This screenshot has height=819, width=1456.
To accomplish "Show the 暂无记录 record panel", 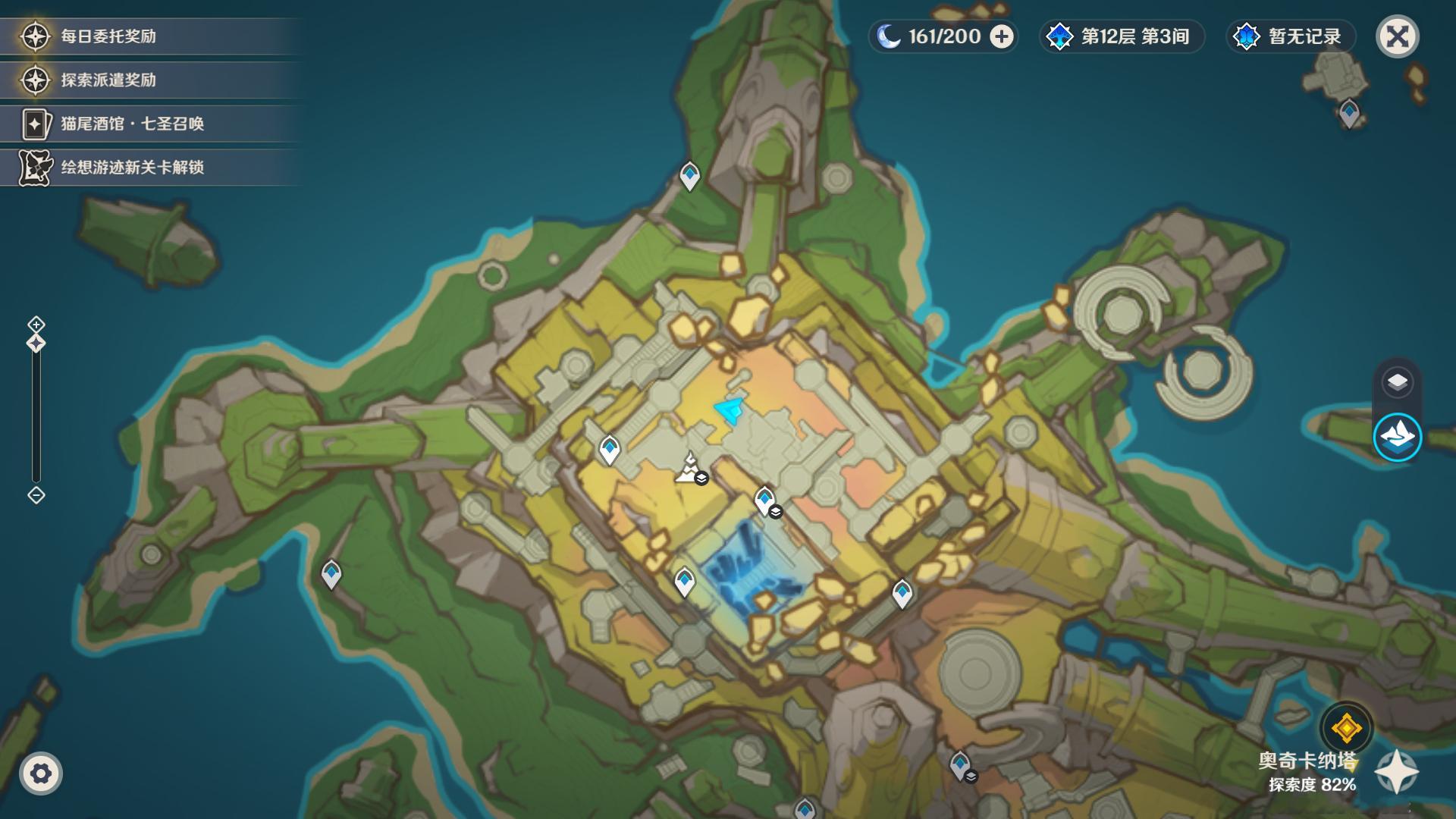I will (1290, 36).
